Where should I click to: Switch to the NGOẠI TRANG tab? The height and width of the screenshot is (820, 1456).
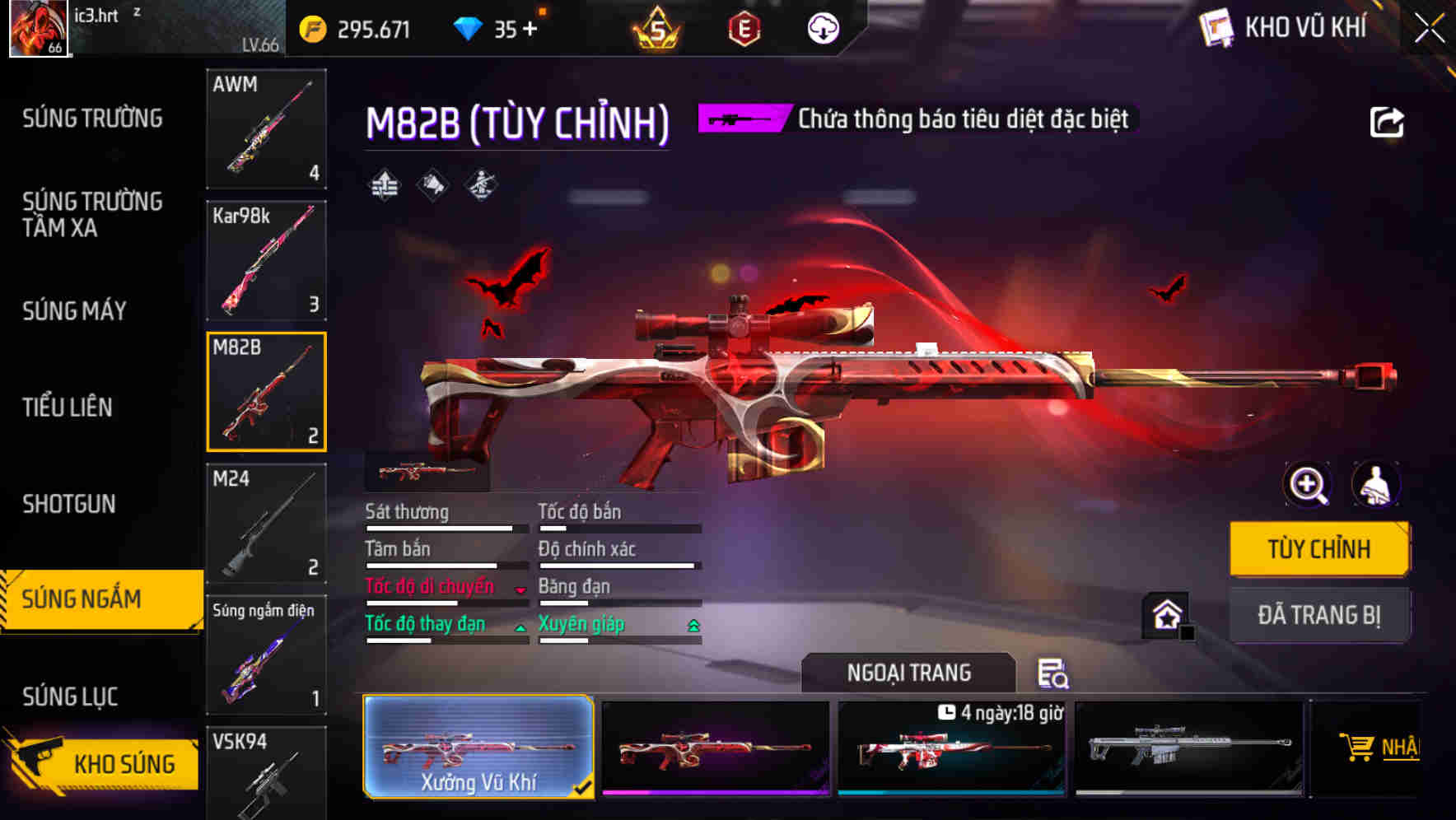pos(908,672)
